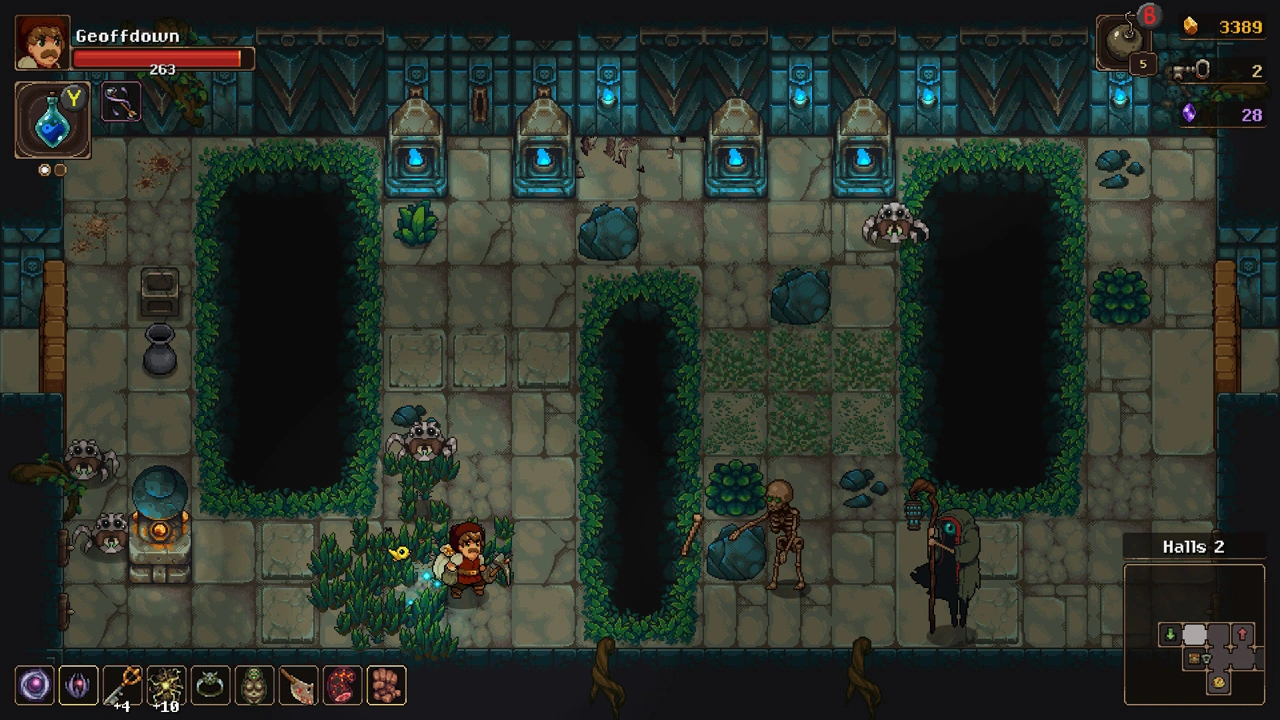Click the yellow tangled-roots relic
Viewport: 1280px width, 720px height.
click(166, 685)
